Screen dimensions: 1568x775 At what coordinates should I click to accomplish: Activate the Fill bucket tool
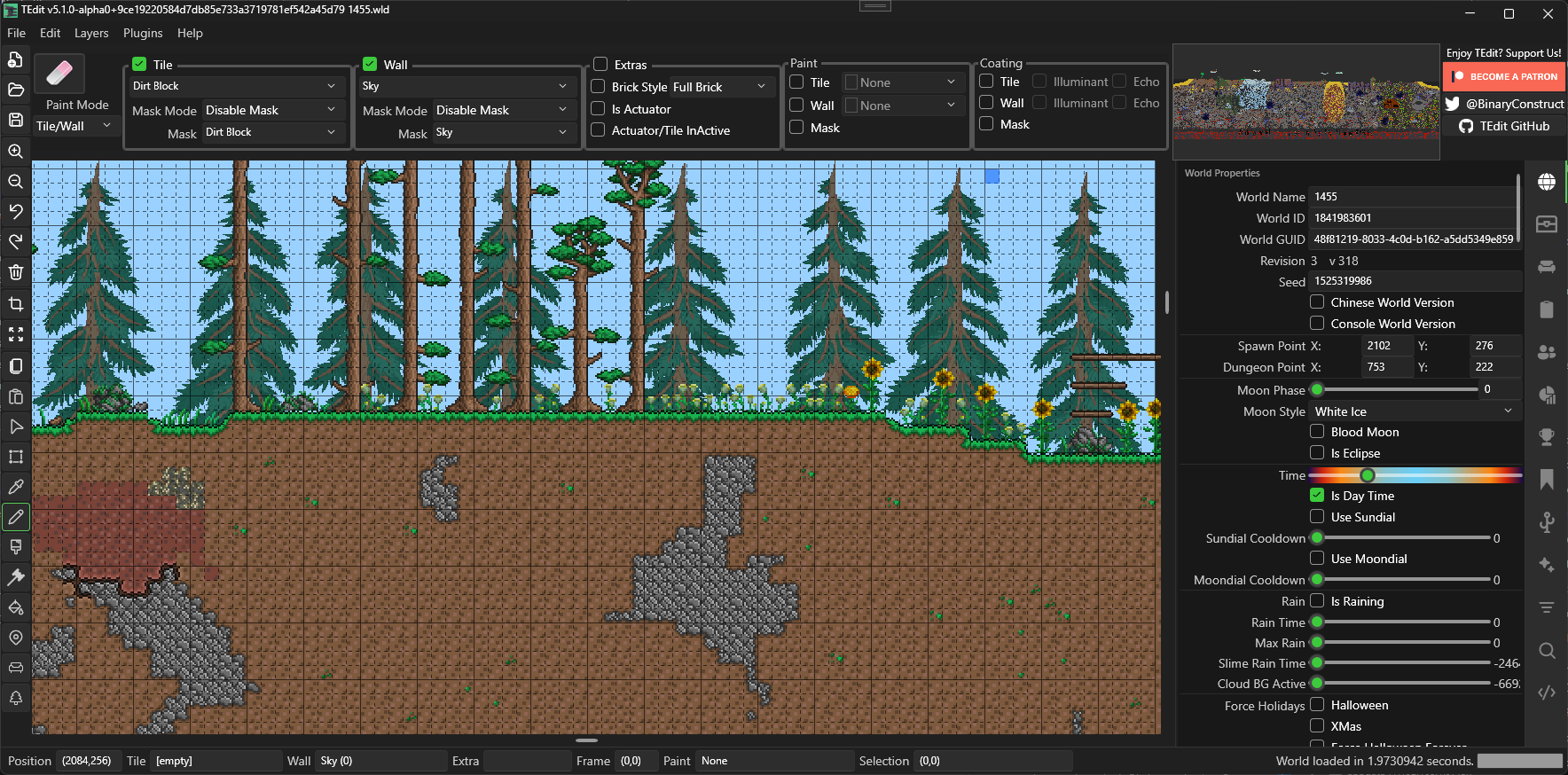(16, 607)
